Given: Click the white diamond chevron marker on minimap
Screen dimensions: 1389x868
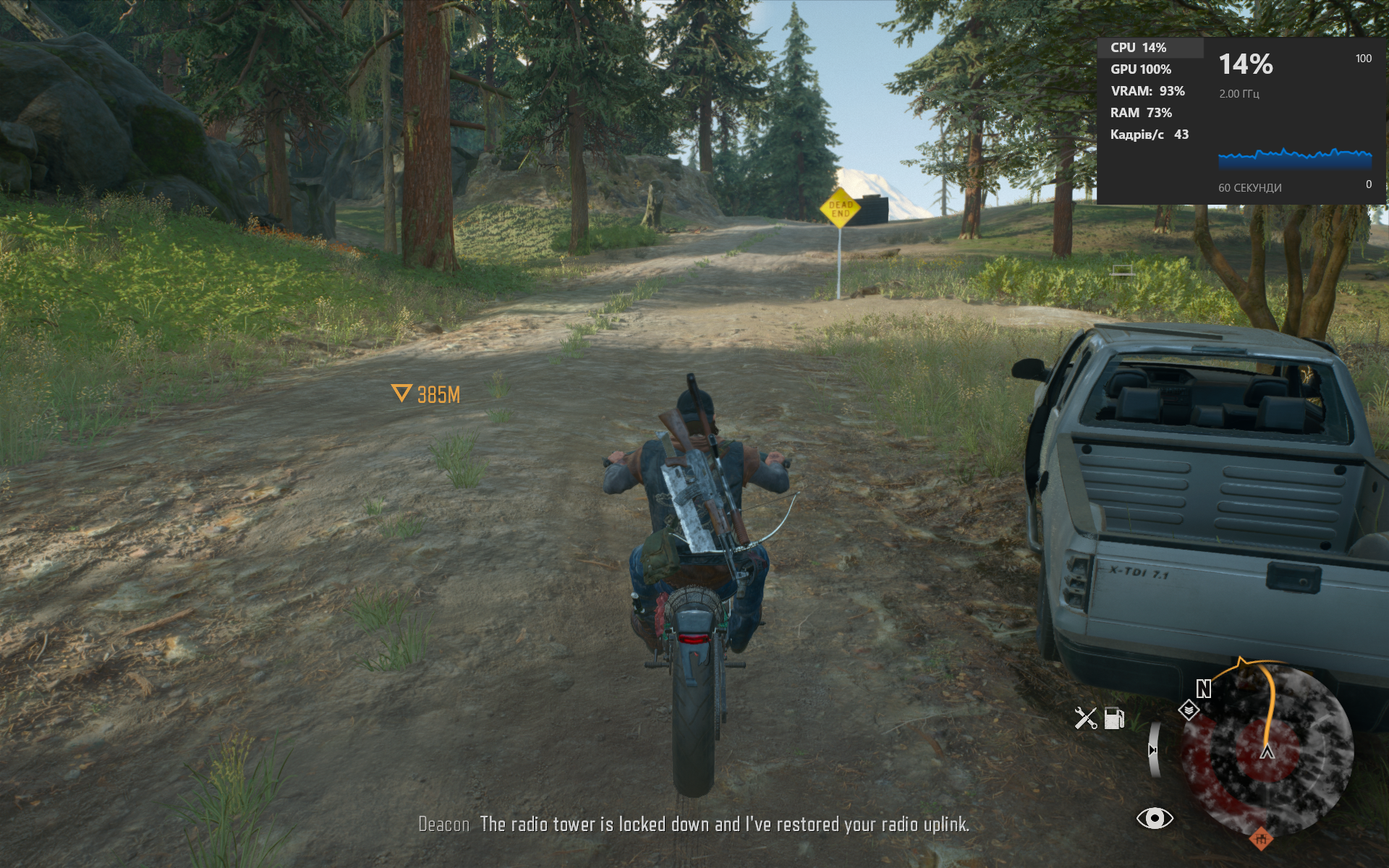Looking at the screenshot, I should pos(1189,710).
